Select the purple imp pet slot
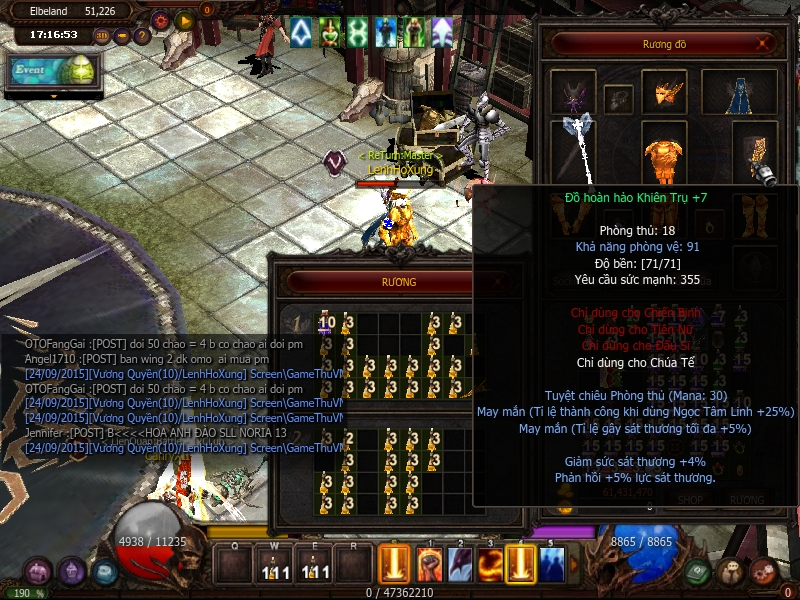The width and height of the screenshot is (800, 600). (x=573, y=93)
